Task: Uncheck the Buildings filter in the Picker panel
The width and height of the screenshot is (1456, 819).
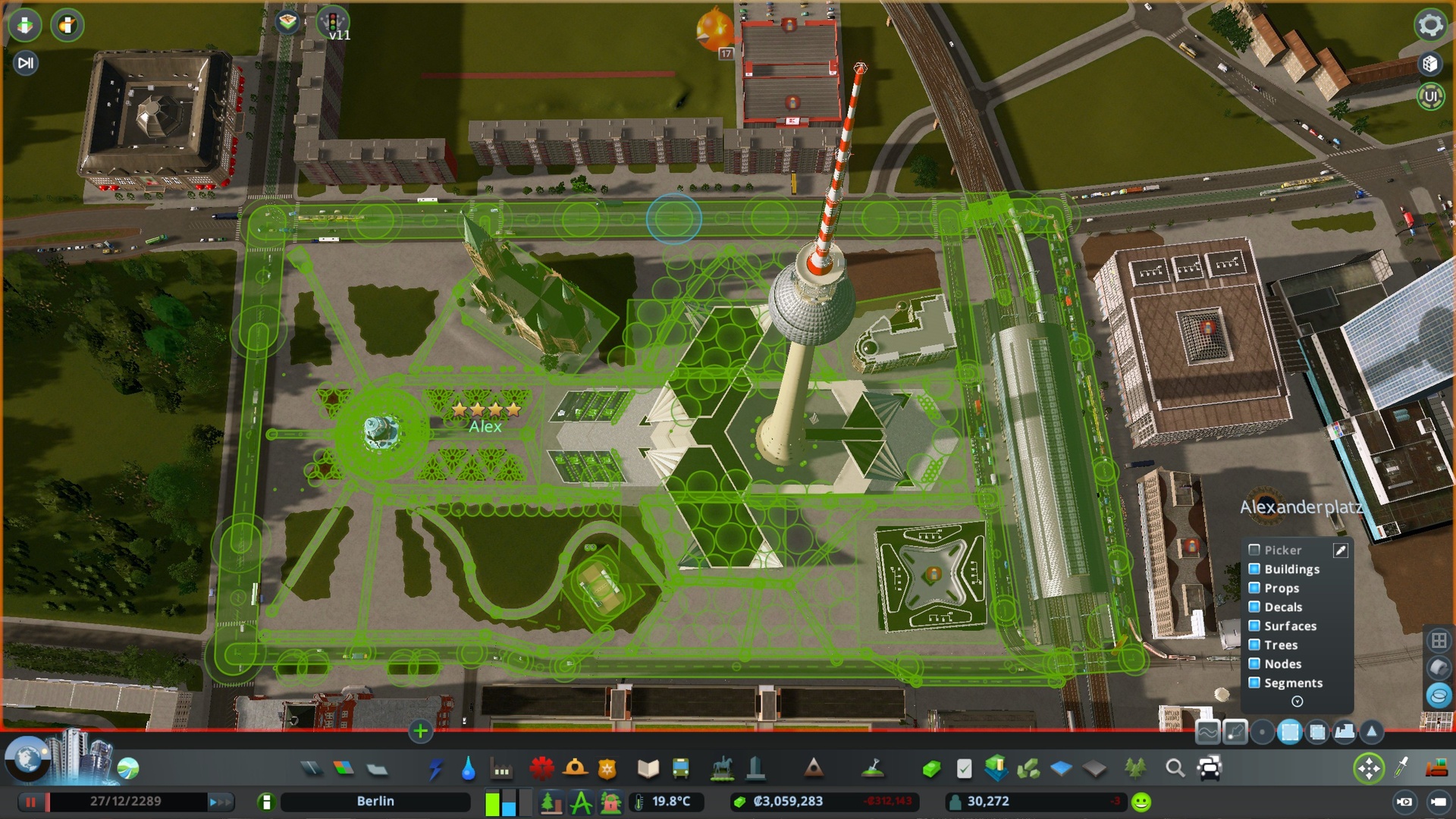Action: point(1254,569)
